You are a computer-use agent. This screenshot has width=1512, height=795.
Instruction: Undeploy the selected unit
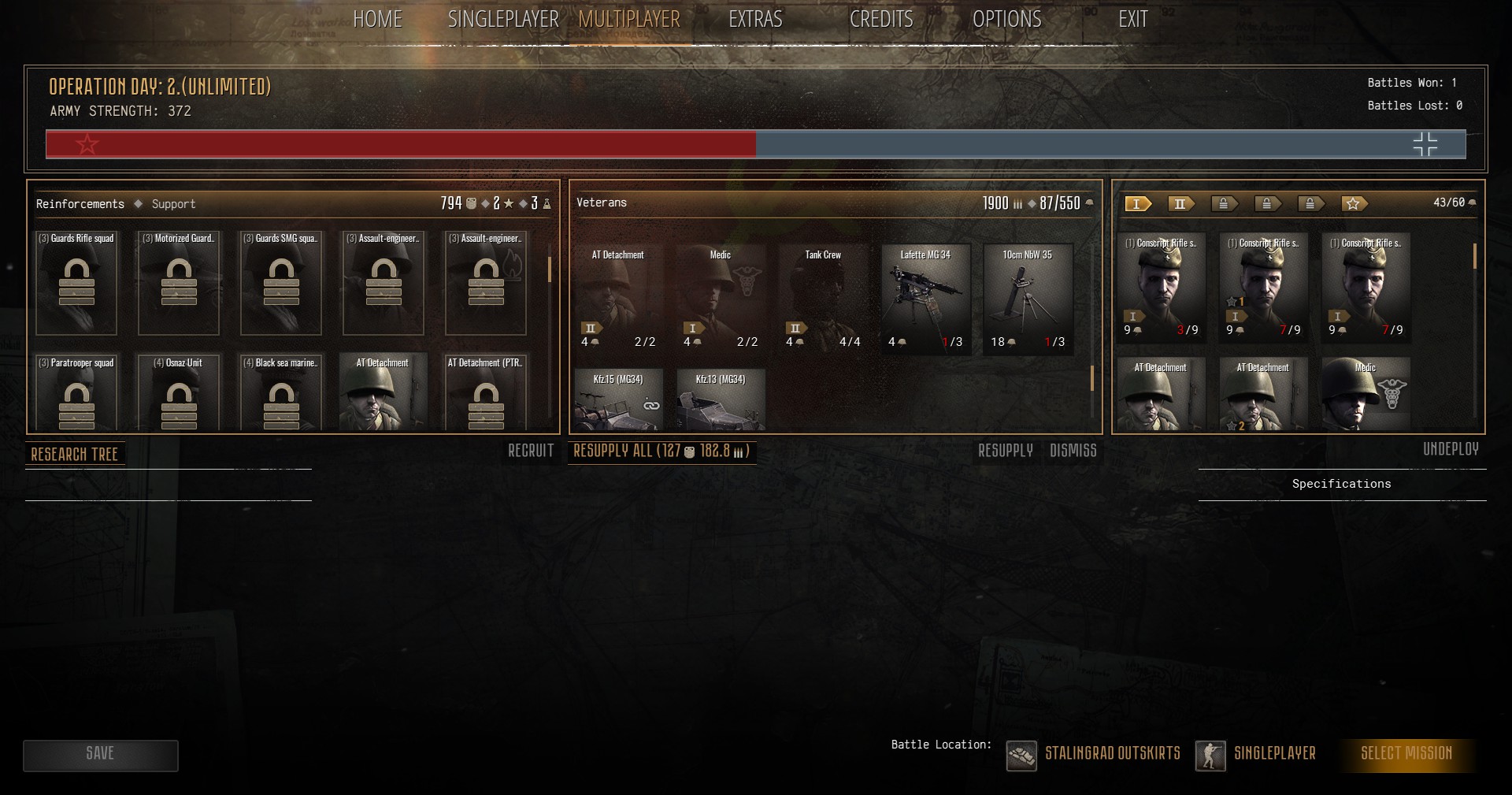click(x=1450, y=449)
